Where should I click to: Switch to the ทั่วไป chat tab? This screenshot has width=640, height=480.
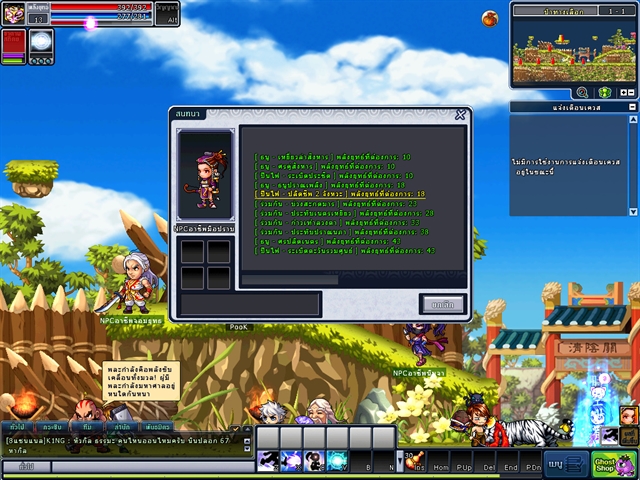coord(17,426)
